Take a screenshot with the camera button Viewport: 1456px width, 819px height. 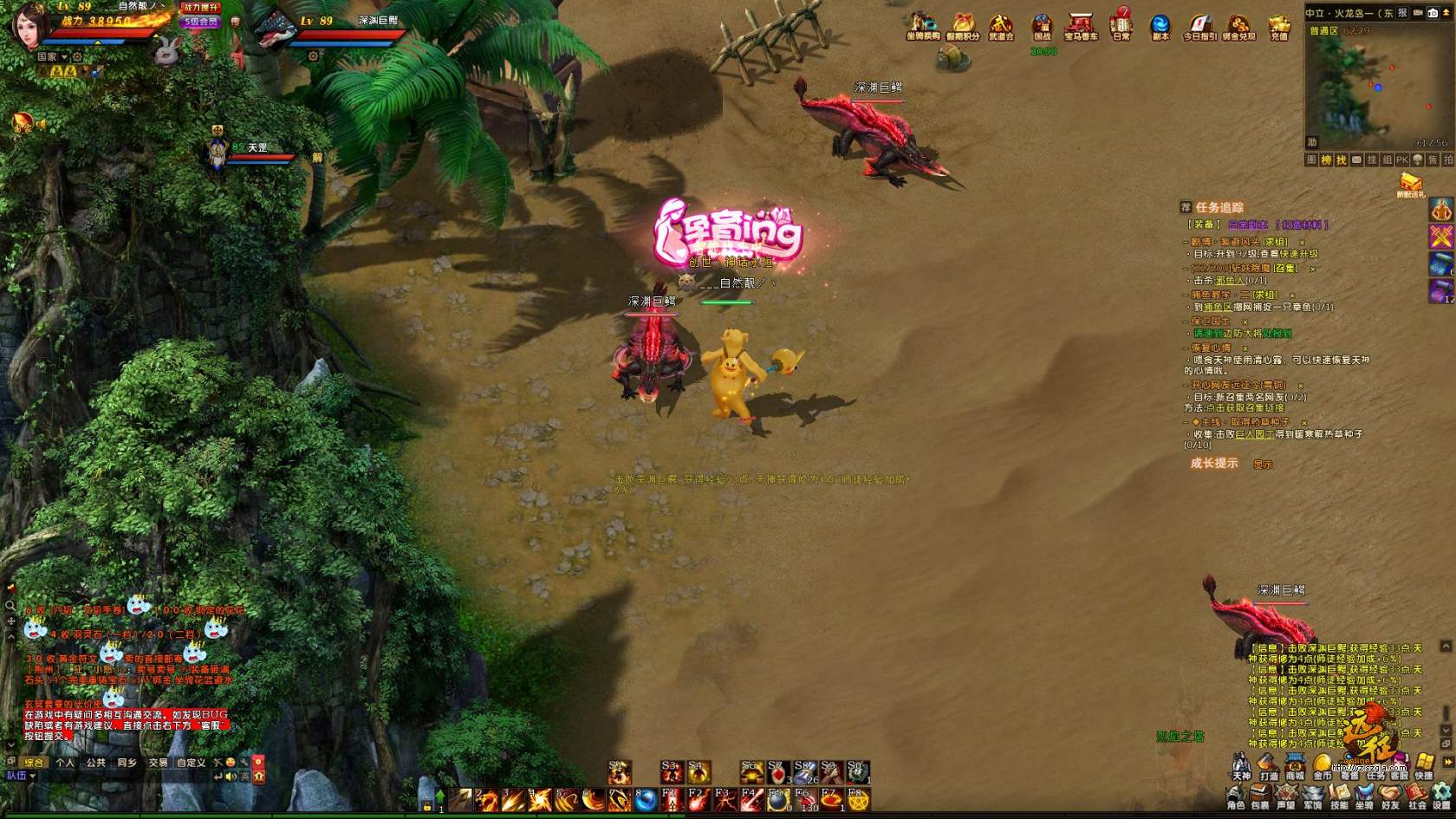click(x=1433, y=13)
